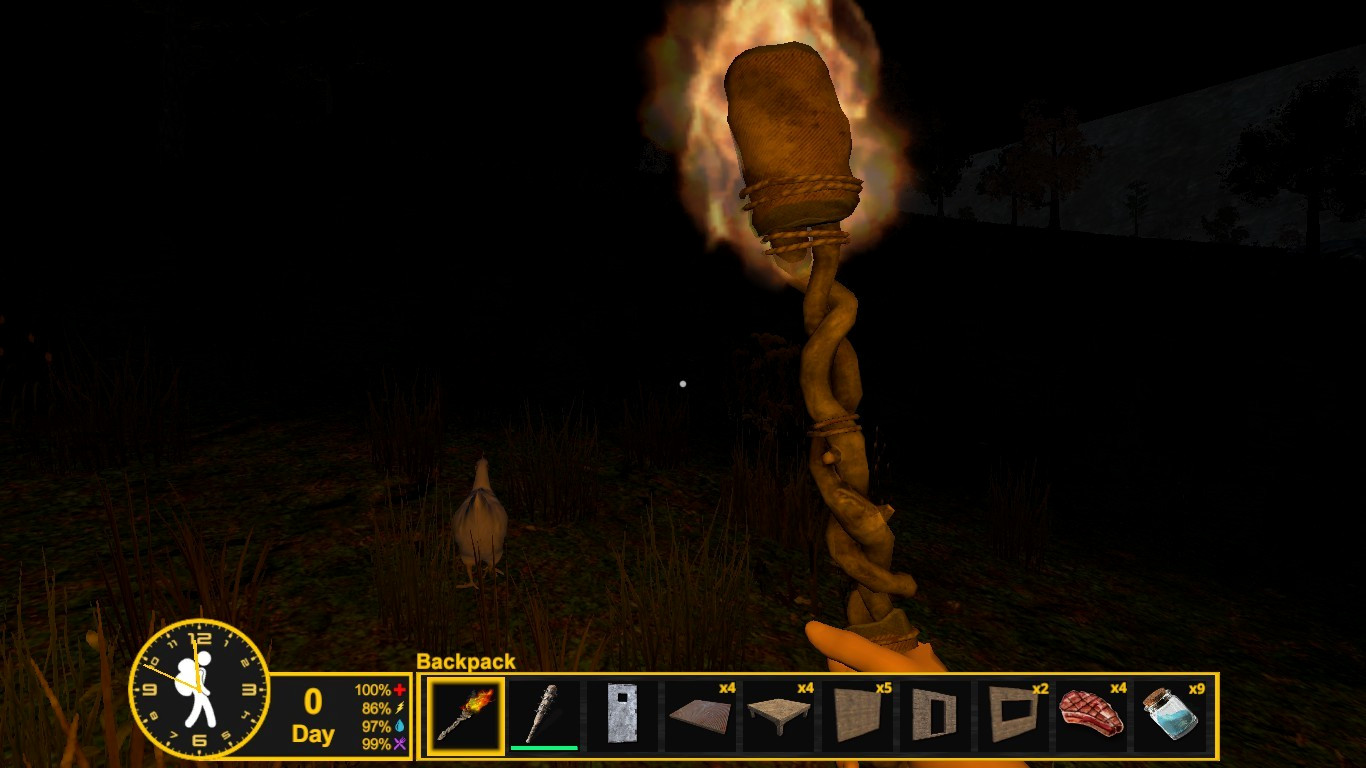Open the Backpack label above the hotbar
The height and width of the screenshot is (768, 1366).
pyautogui.click(x=466, y=662)
